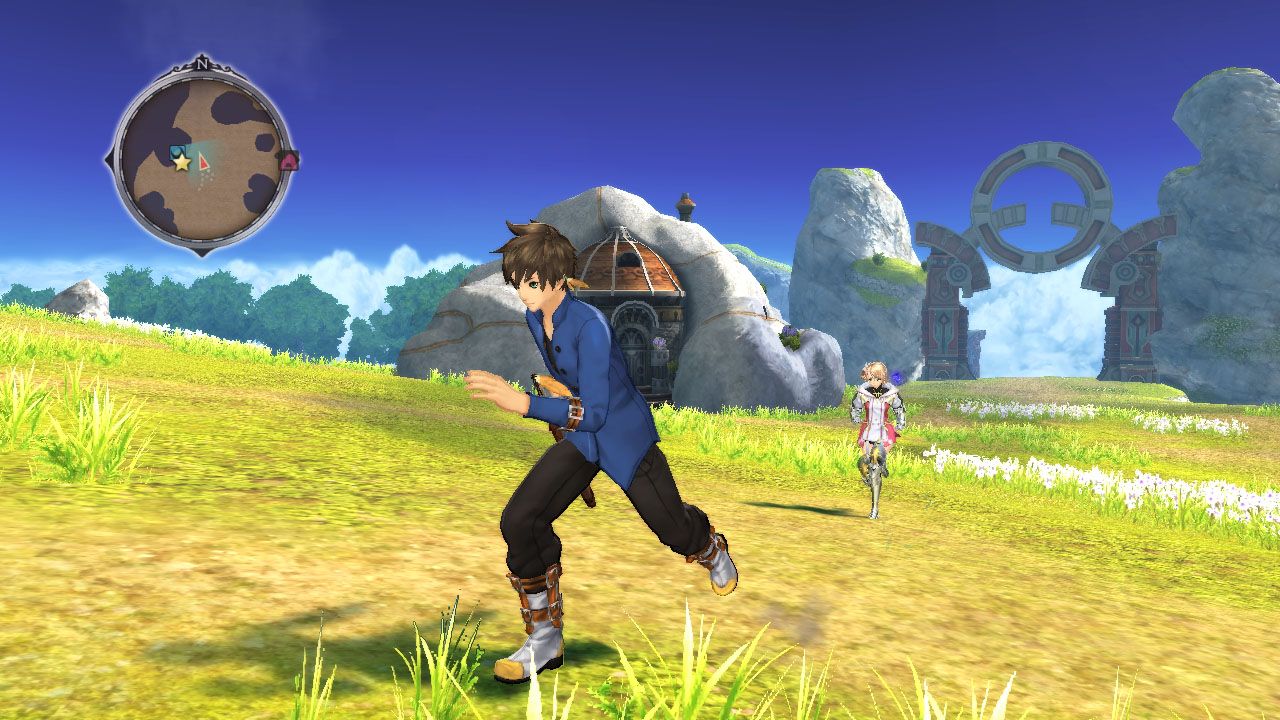Click the N compass indicator atop minimap
The width and height of the screenshot is (1280, 720).
(x=203, y=64)
